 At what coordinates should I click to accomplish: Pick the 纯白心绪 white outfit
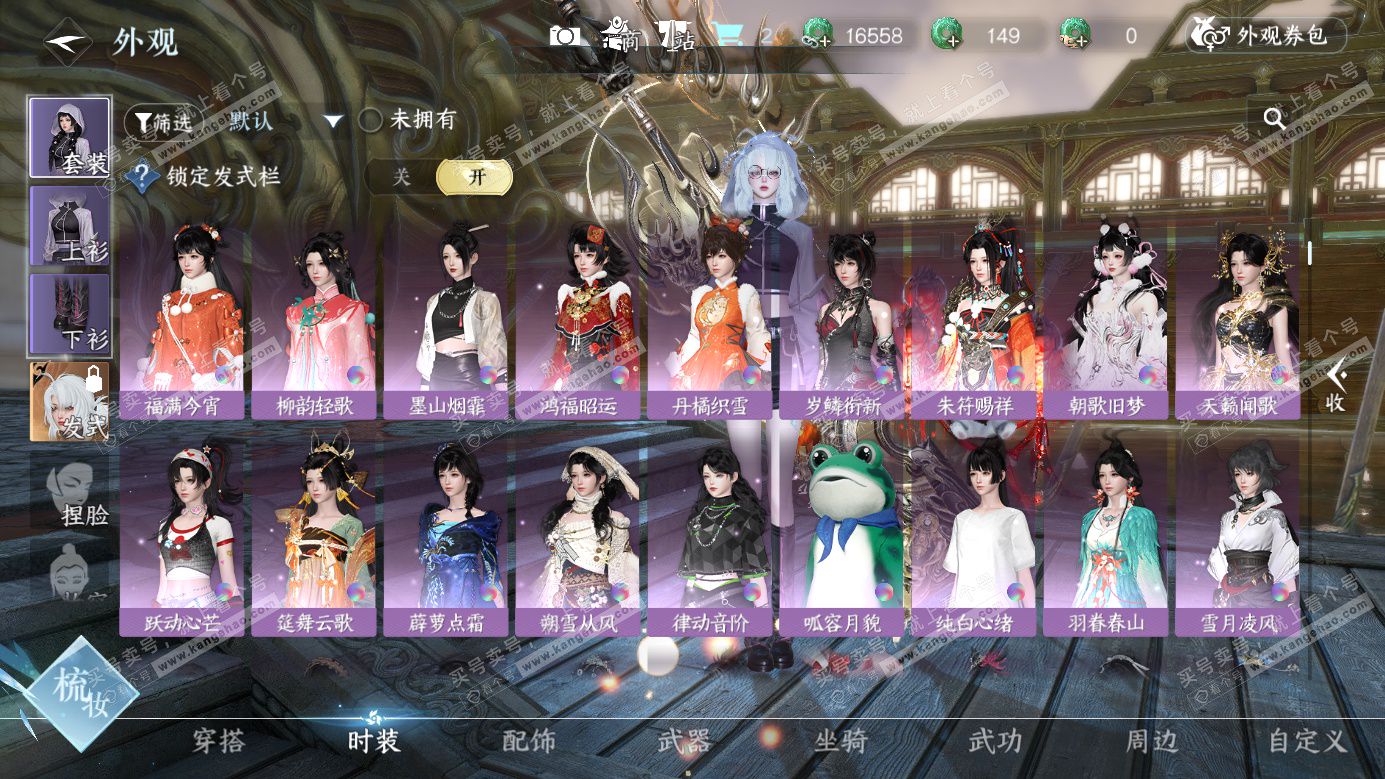pos(973,540)
